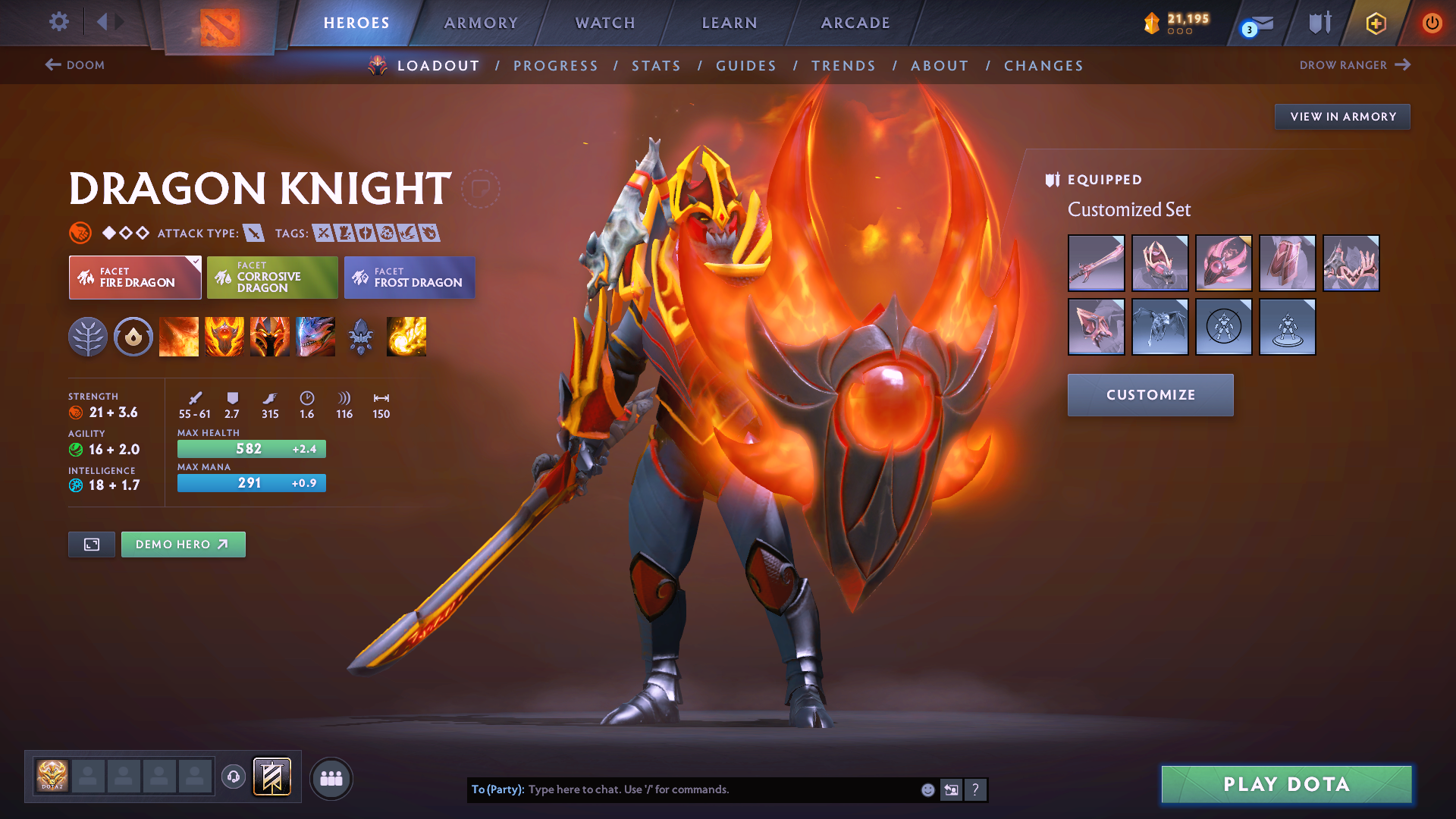Select the equipped sword item slot
Viewport: 1456px width, 819px height.
pos(1096,263)
